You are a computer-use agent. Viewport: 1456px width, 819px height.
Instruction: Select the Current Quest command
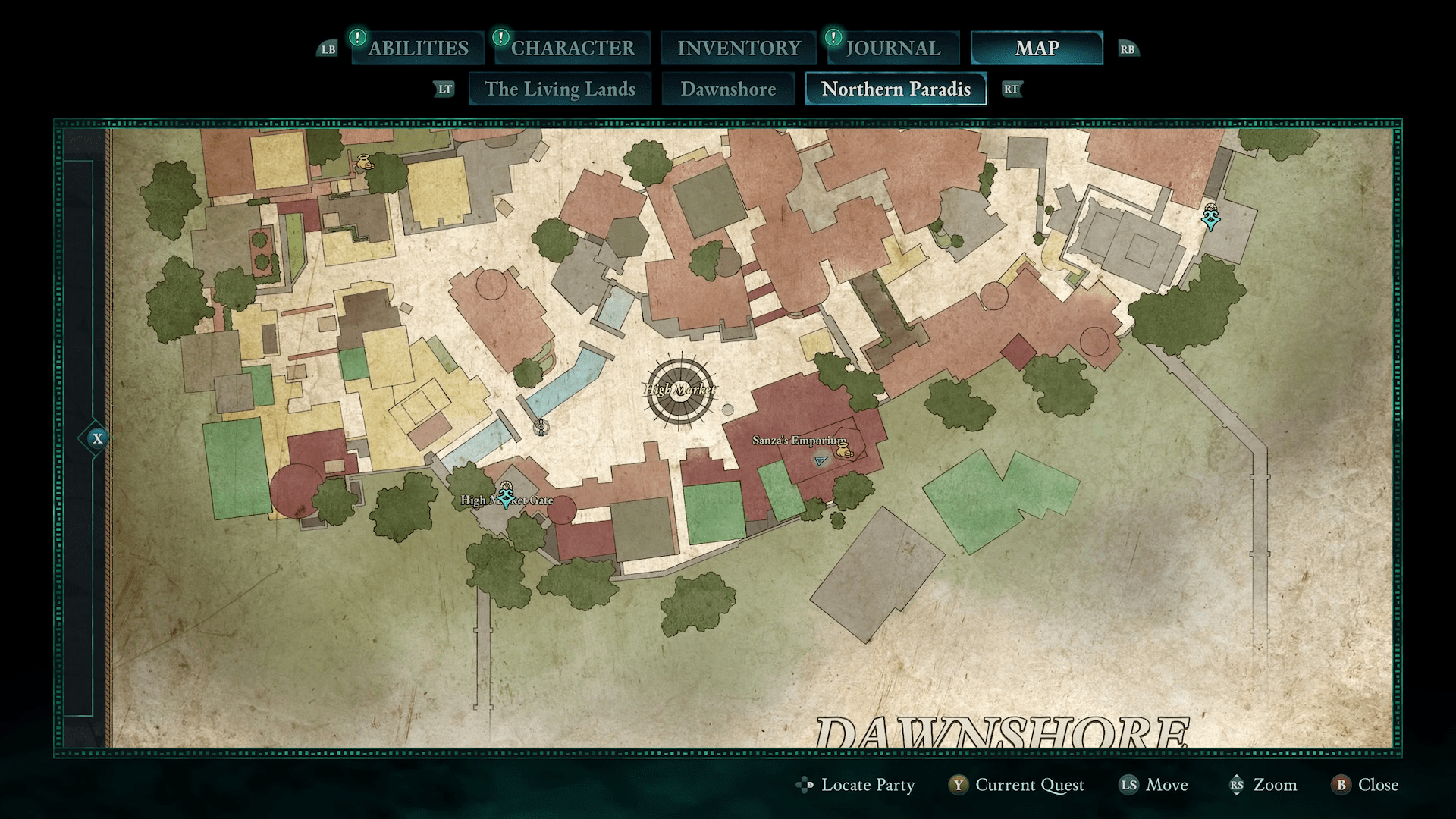click(x=1028, y=786)
